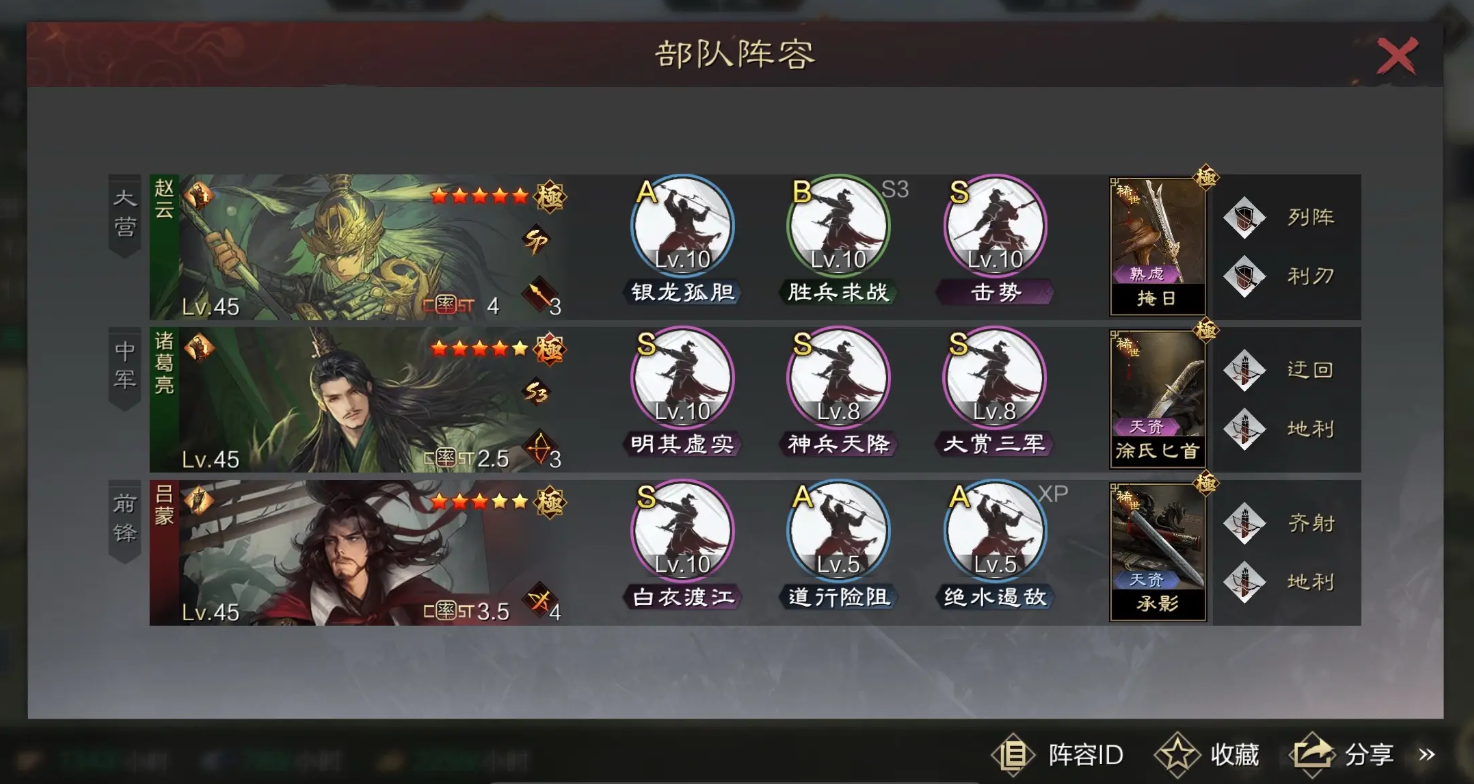The image size is (1474, 784).
Task: Click the fifth star in Zhuge Liang's rating
Action: (521, 350)
